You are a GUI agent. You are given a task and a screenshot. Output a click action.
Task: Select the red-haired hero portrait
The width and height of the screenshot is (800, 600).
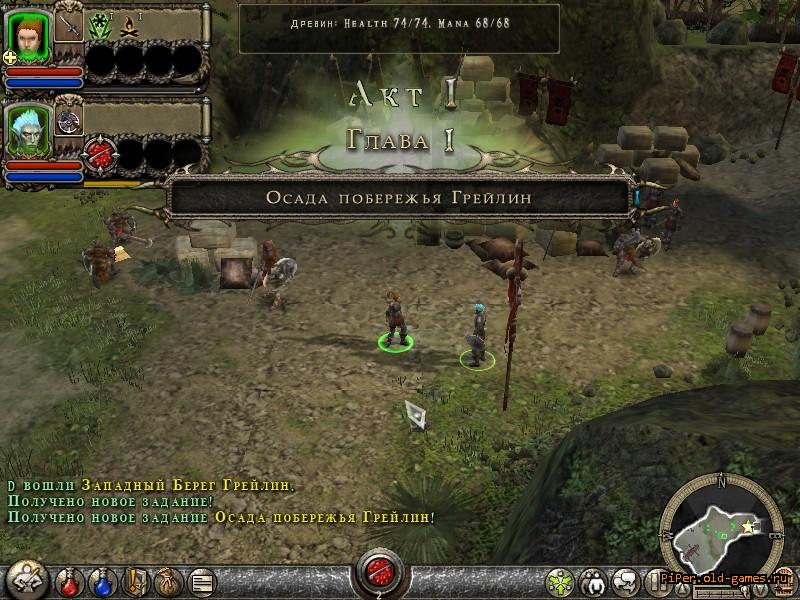tap(30, 35)
